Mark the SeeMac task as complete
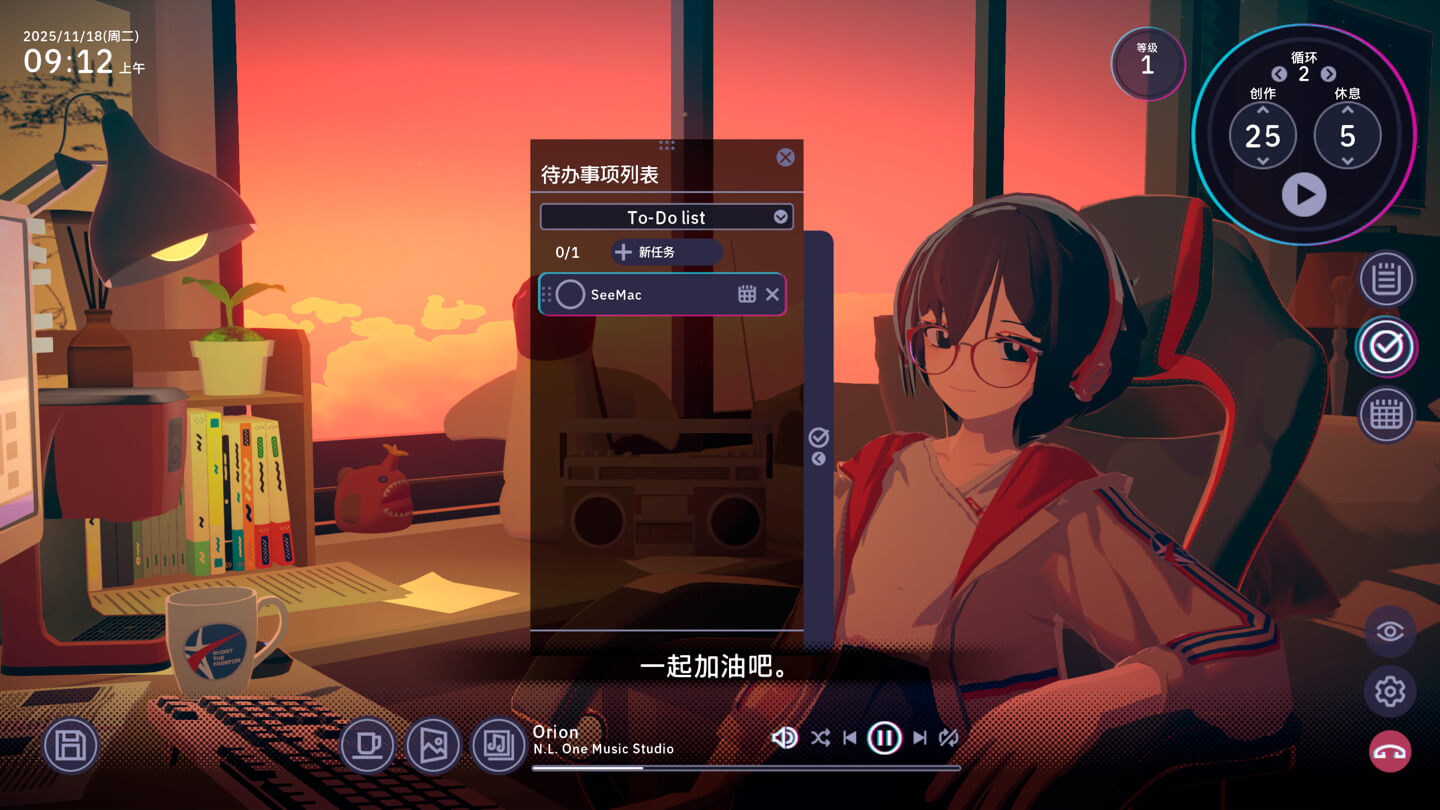Viewport: 1440px width, 810px height. (x=570, y=295)
